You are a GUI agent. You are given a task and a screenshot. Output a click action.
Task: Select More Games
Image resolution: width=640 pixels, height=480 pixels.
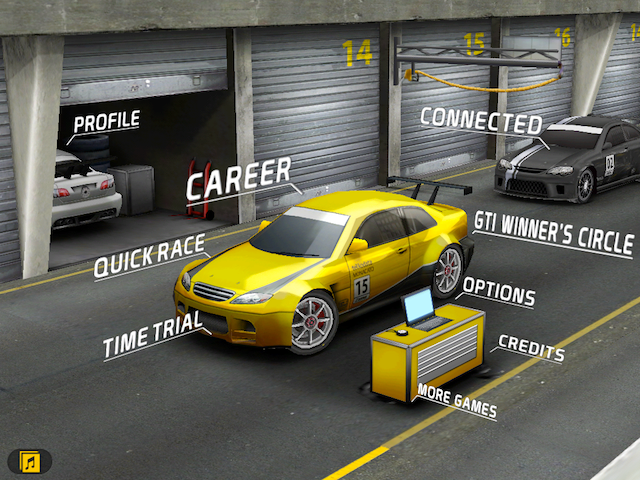point(456,400)
